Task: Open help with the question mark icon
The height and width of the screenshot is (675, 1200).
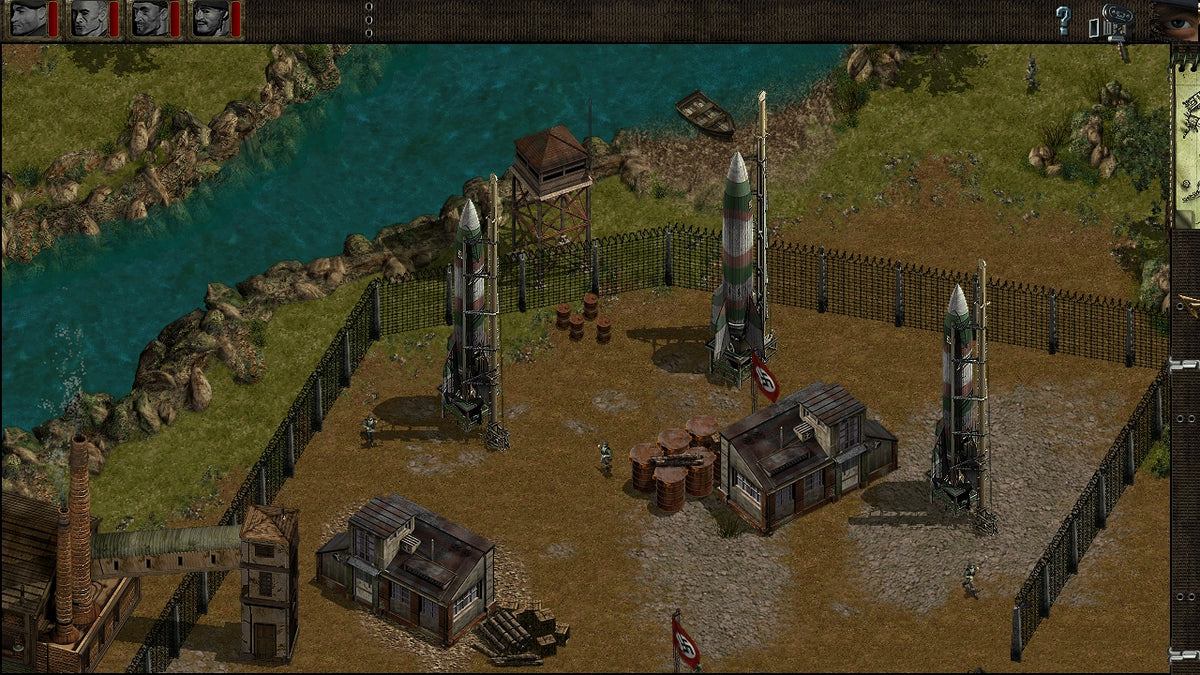Action: (1063, 20)
